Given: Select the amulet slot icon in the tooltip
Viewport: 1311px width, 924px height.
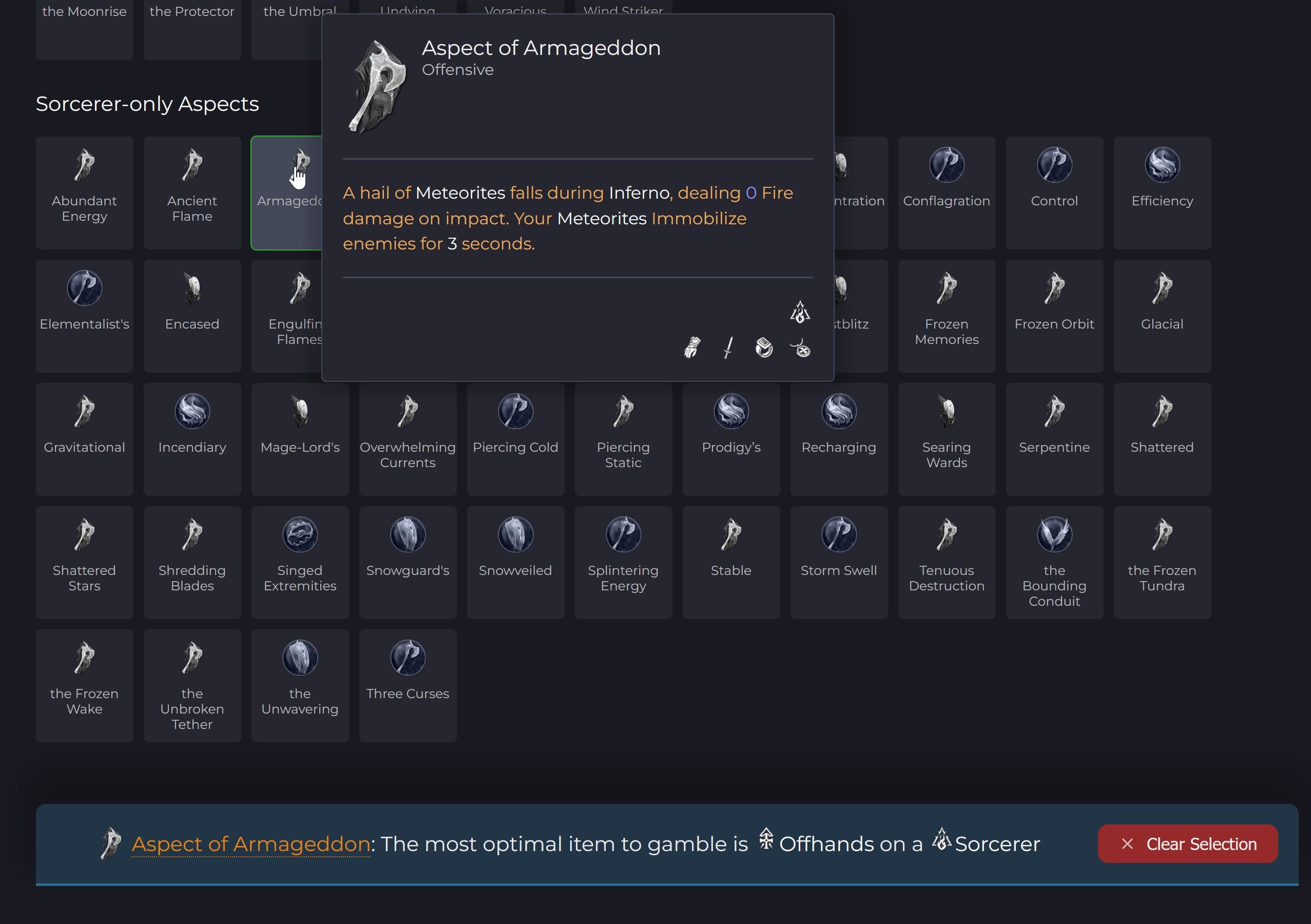Looking at the screenshot, I should point(801,350).
